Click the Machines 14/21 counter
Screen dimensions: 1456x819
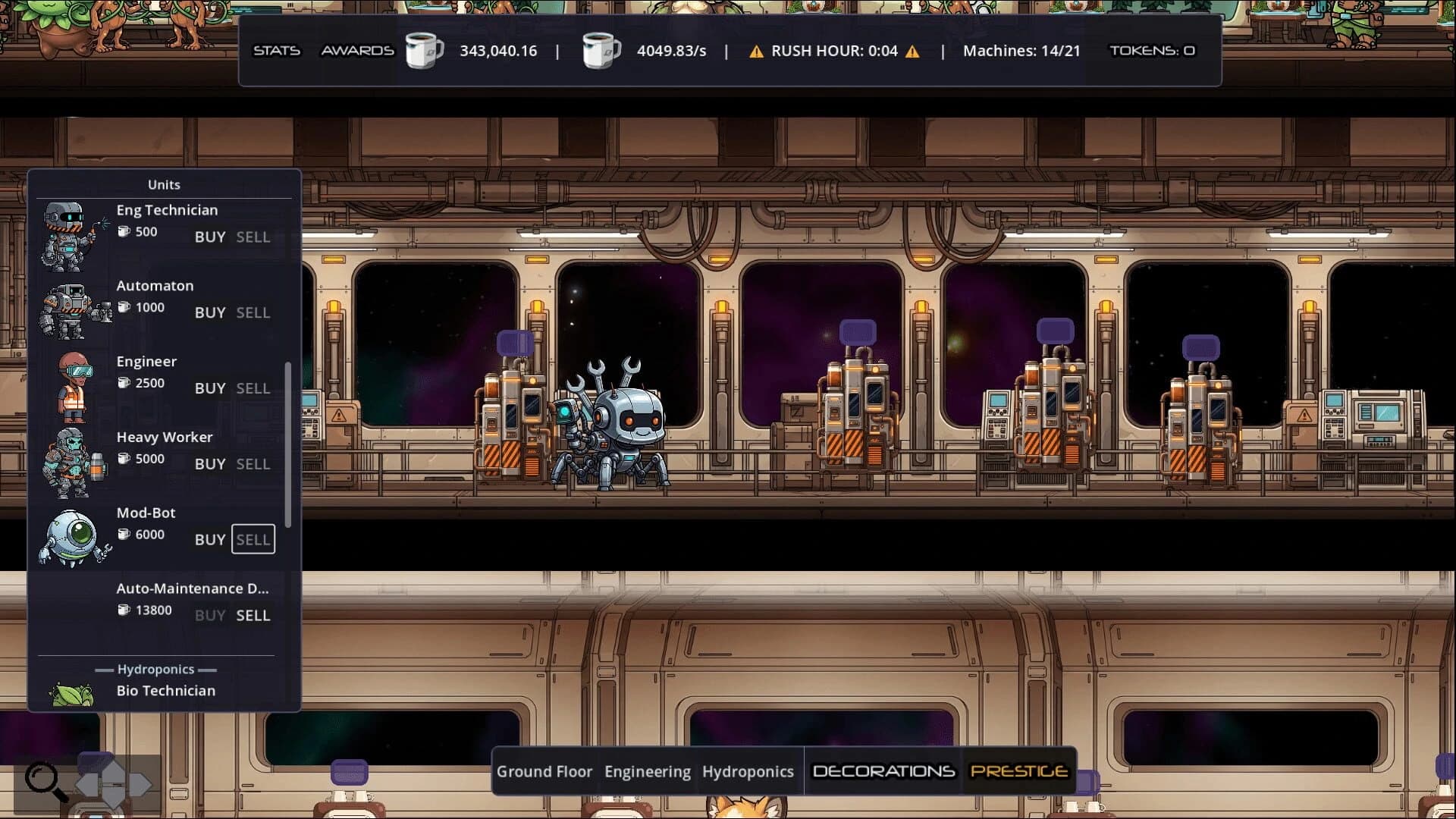1021,51
